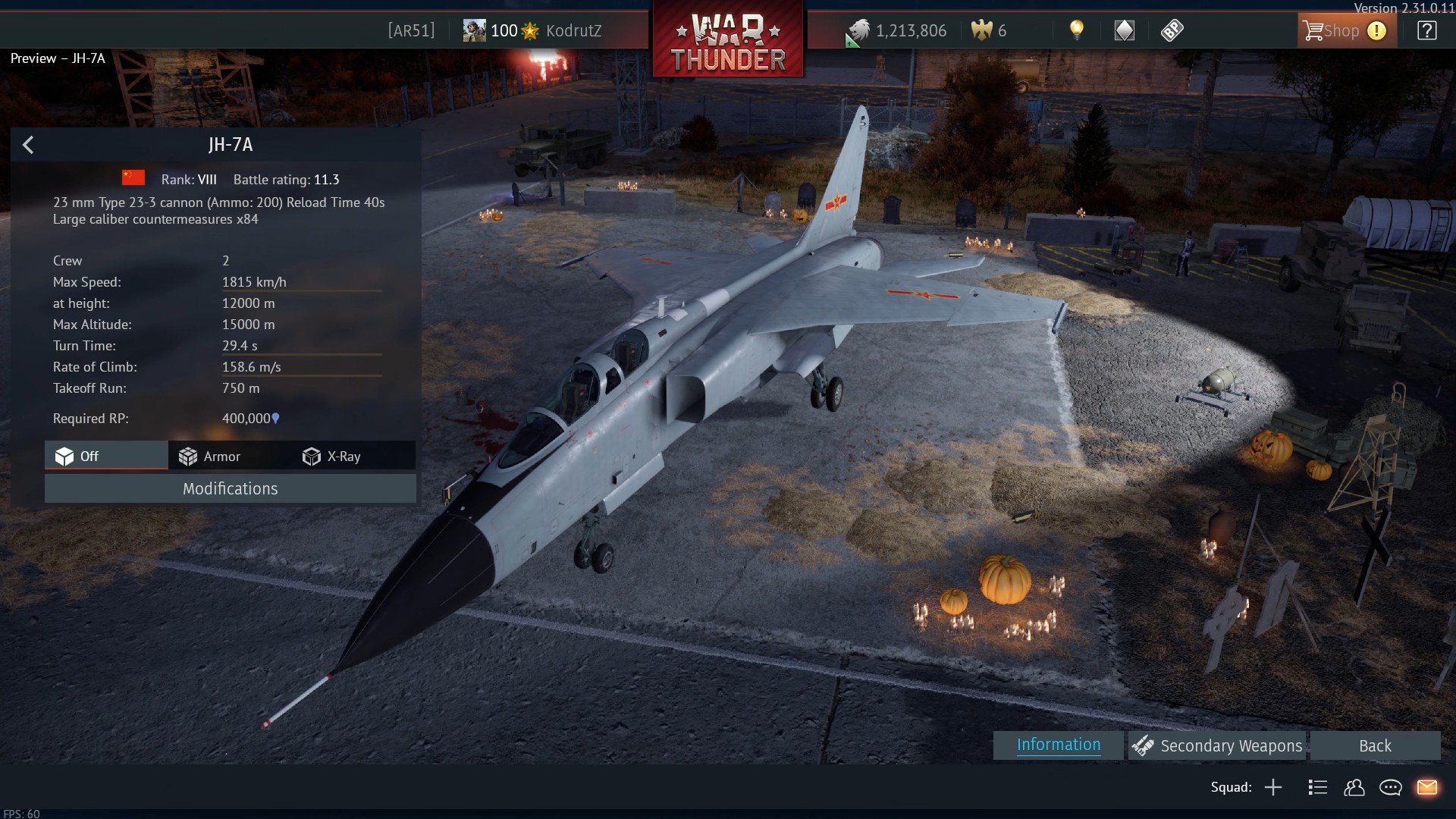The height and width of the screenshot is (819, 1456).
Task: Switch to Armor view mode
Action: 210,457
